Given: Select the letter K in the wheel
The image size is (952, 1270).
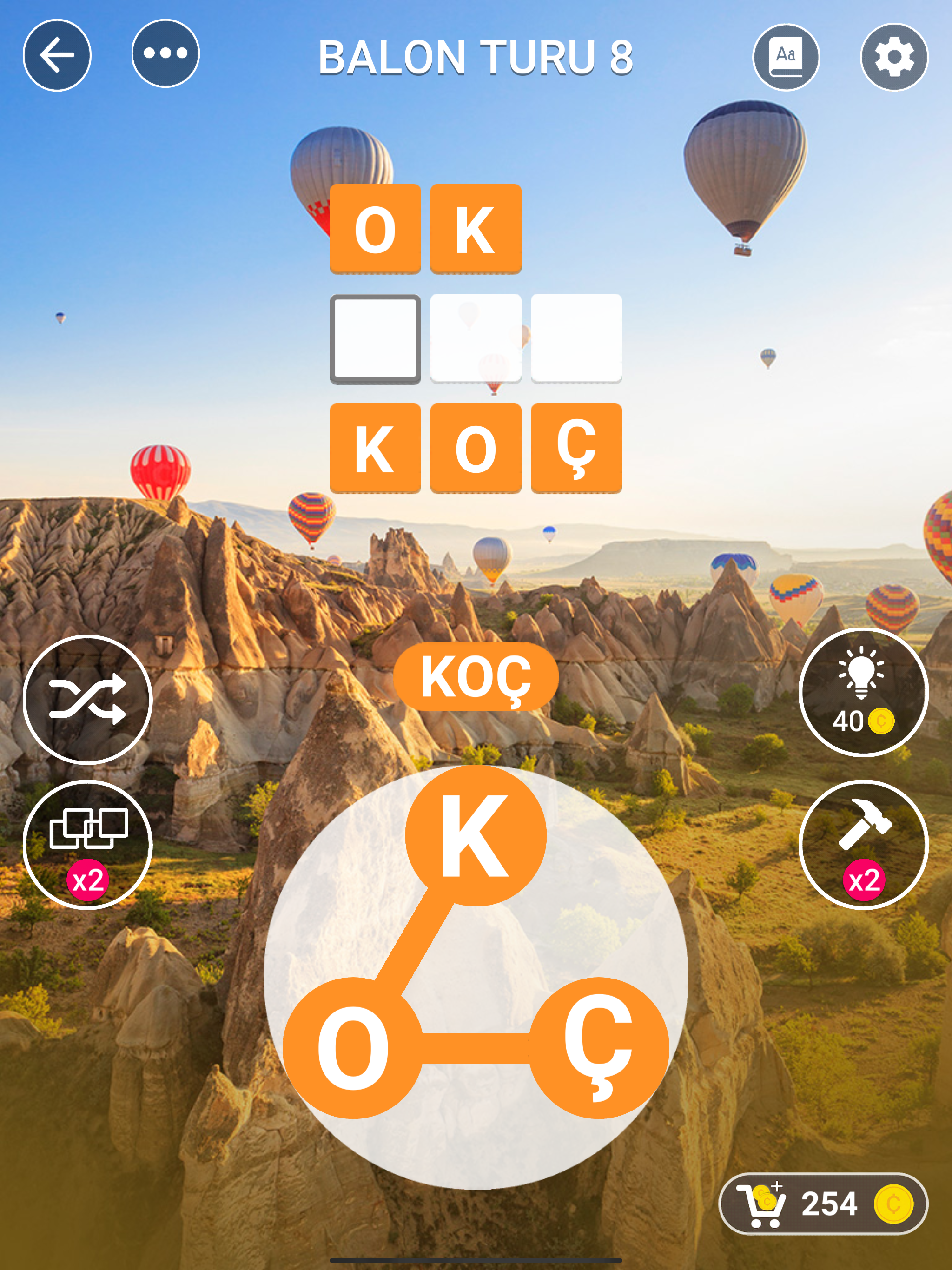Looking at the screenshot, I should 476,835.
